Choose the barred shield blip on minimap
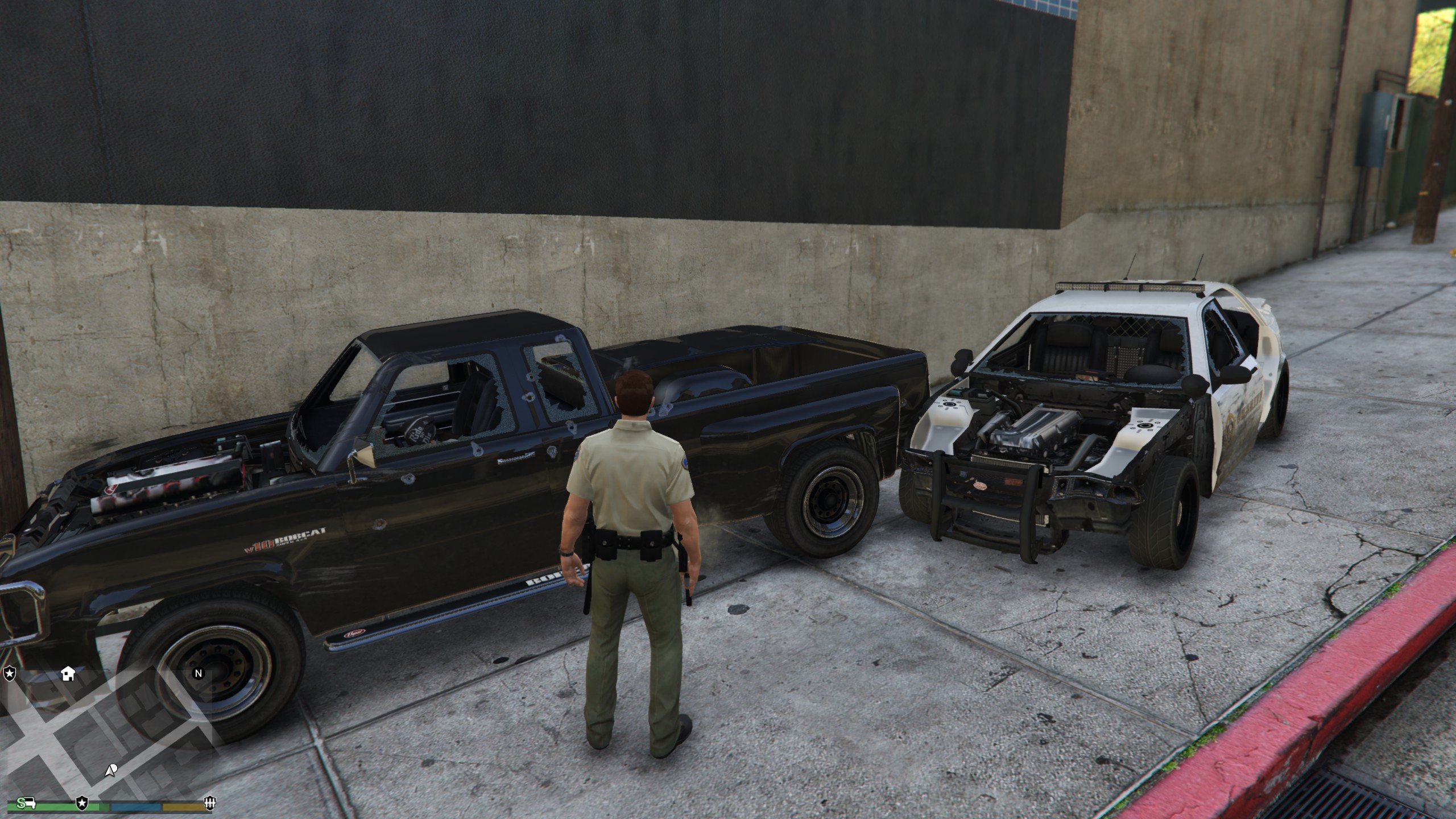Viewport: 1456px width, 819px height. coord(210,804)
